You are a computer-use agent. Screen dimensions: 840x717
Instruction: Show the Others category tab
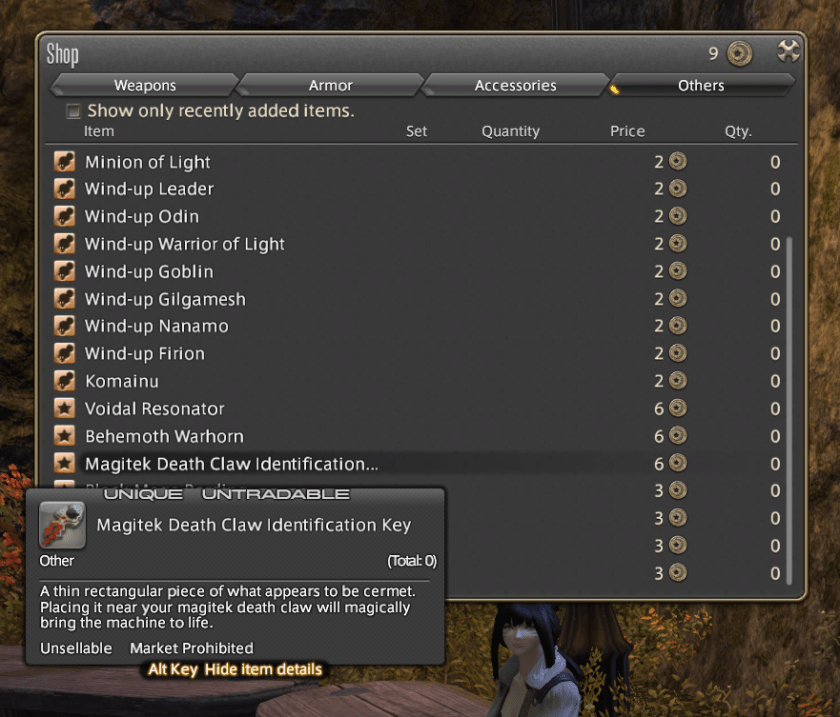(x=700, y=86)
